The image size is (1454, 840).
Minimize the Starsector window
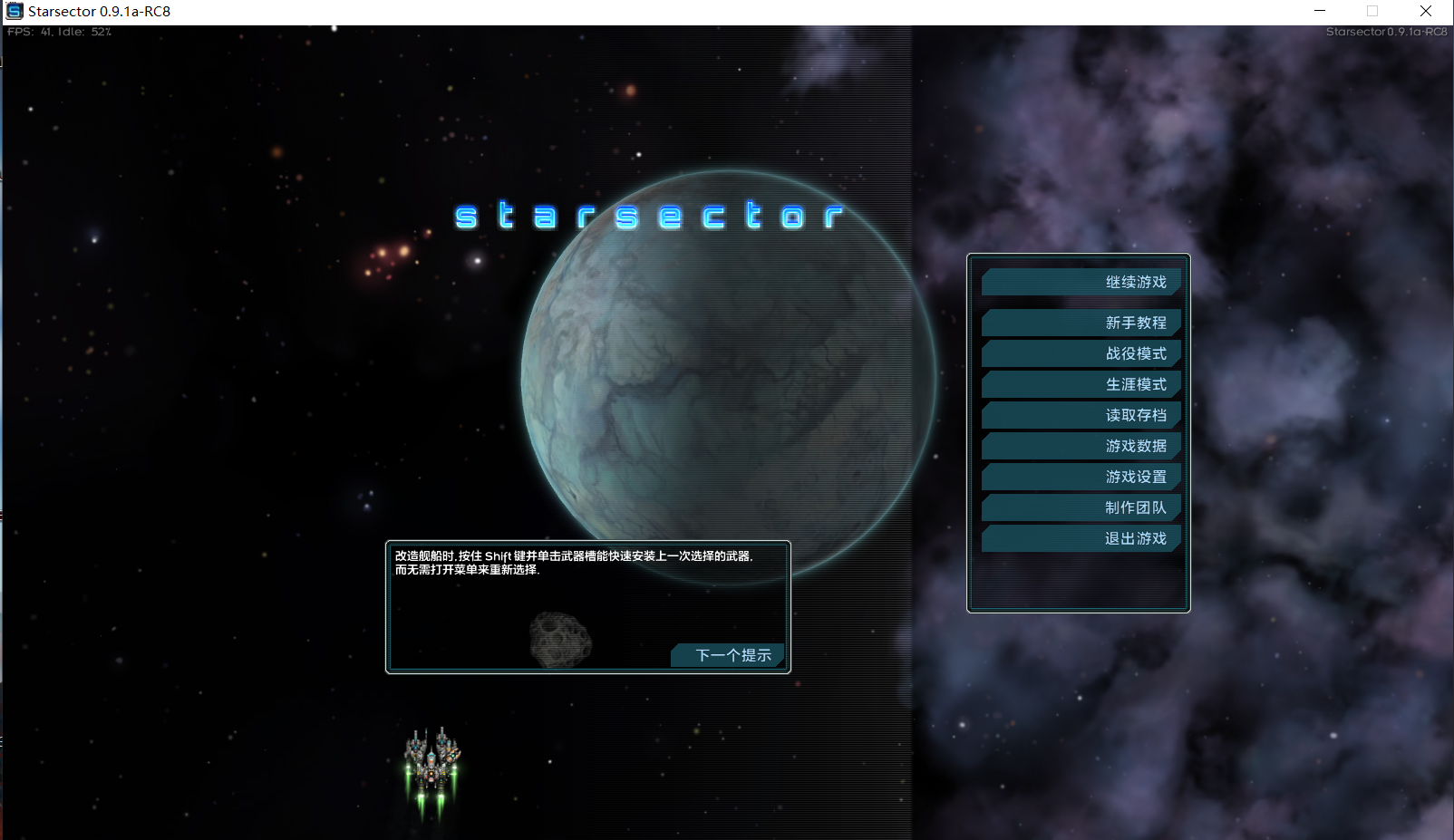point(1320,11)
